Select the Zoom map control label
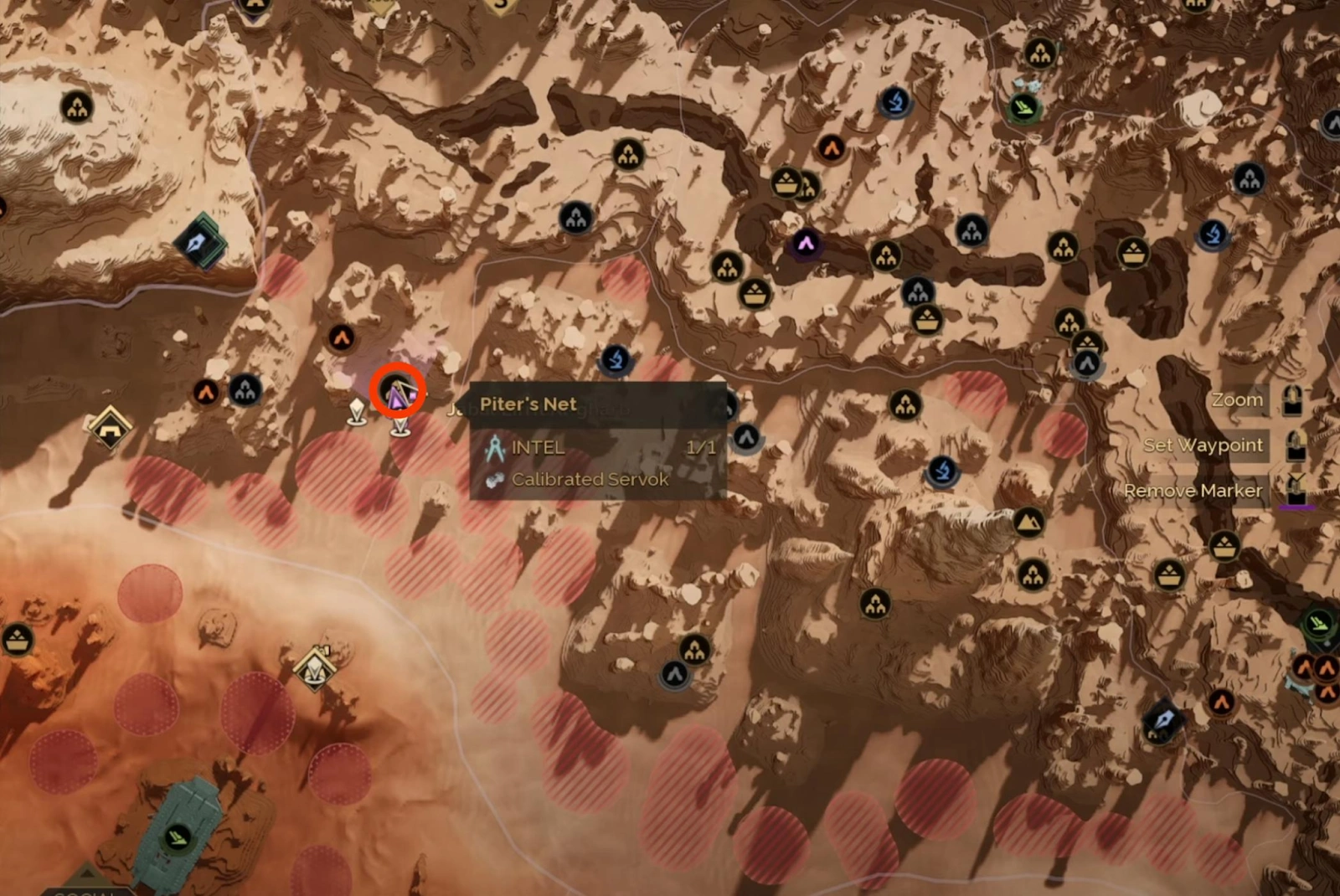 (1236, 400)
